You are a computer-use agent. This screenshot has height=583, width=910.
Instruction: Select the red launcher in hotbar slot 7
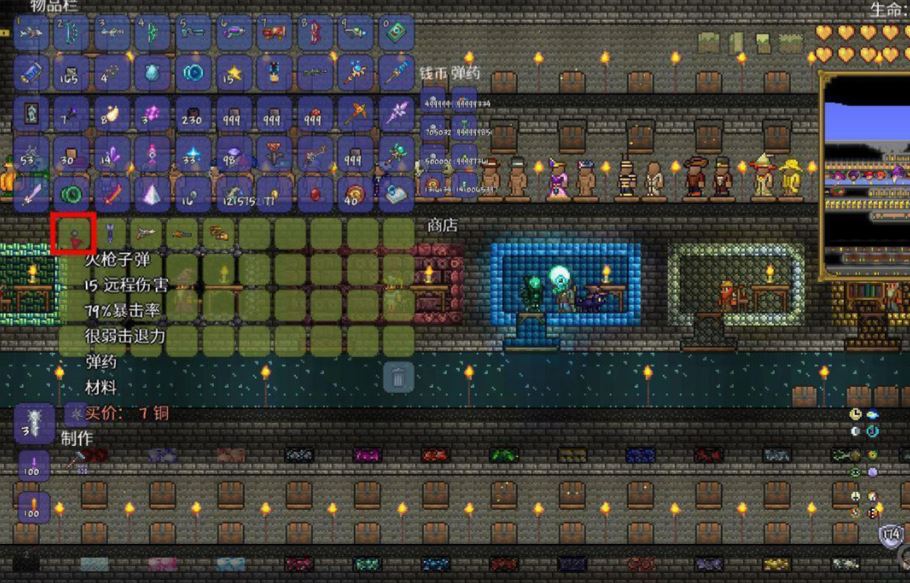click(x=272, y=33)
